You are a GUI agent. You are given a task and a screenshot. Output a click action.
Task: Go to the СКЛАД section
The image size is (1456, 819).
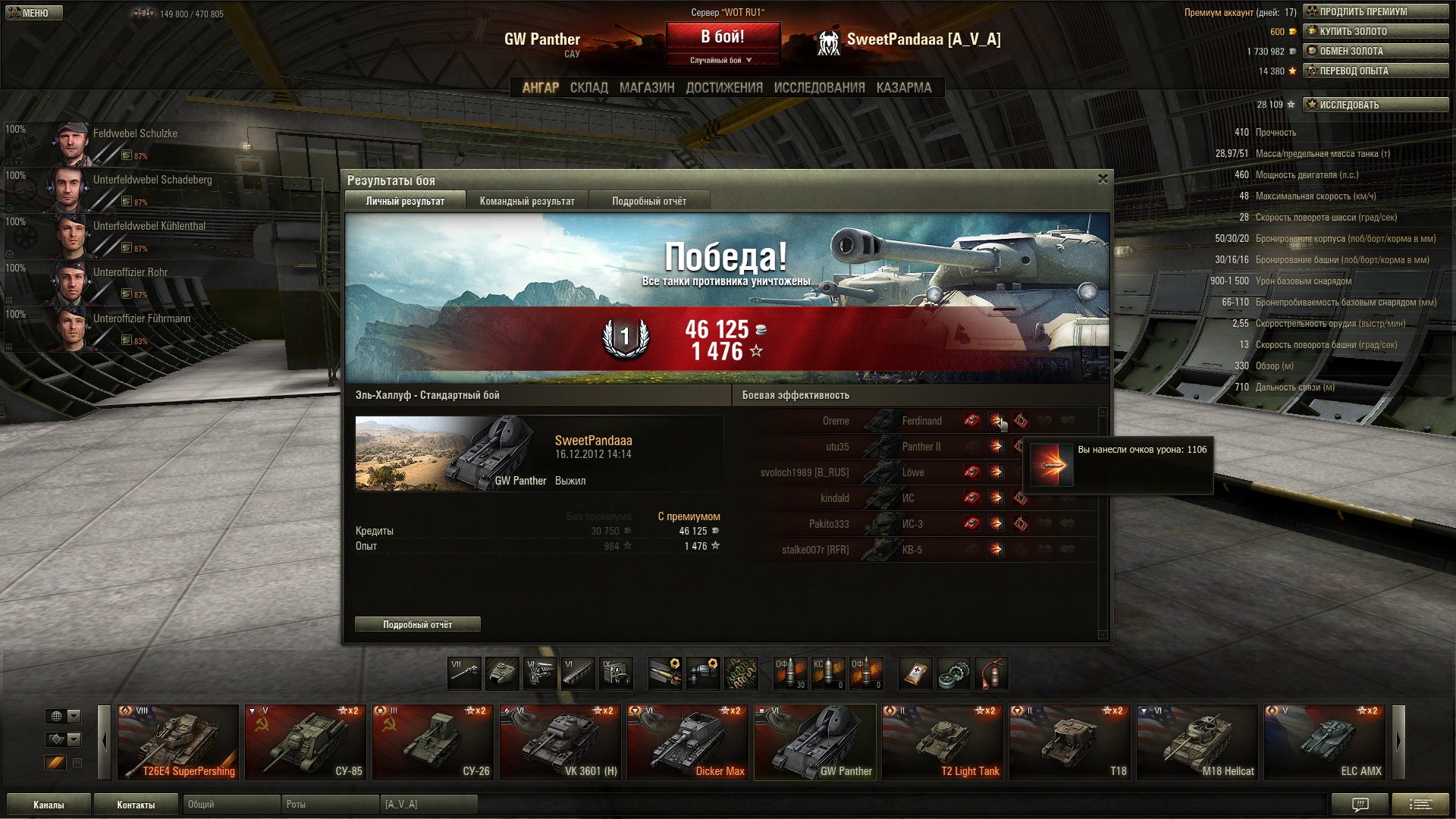[588, 88]
